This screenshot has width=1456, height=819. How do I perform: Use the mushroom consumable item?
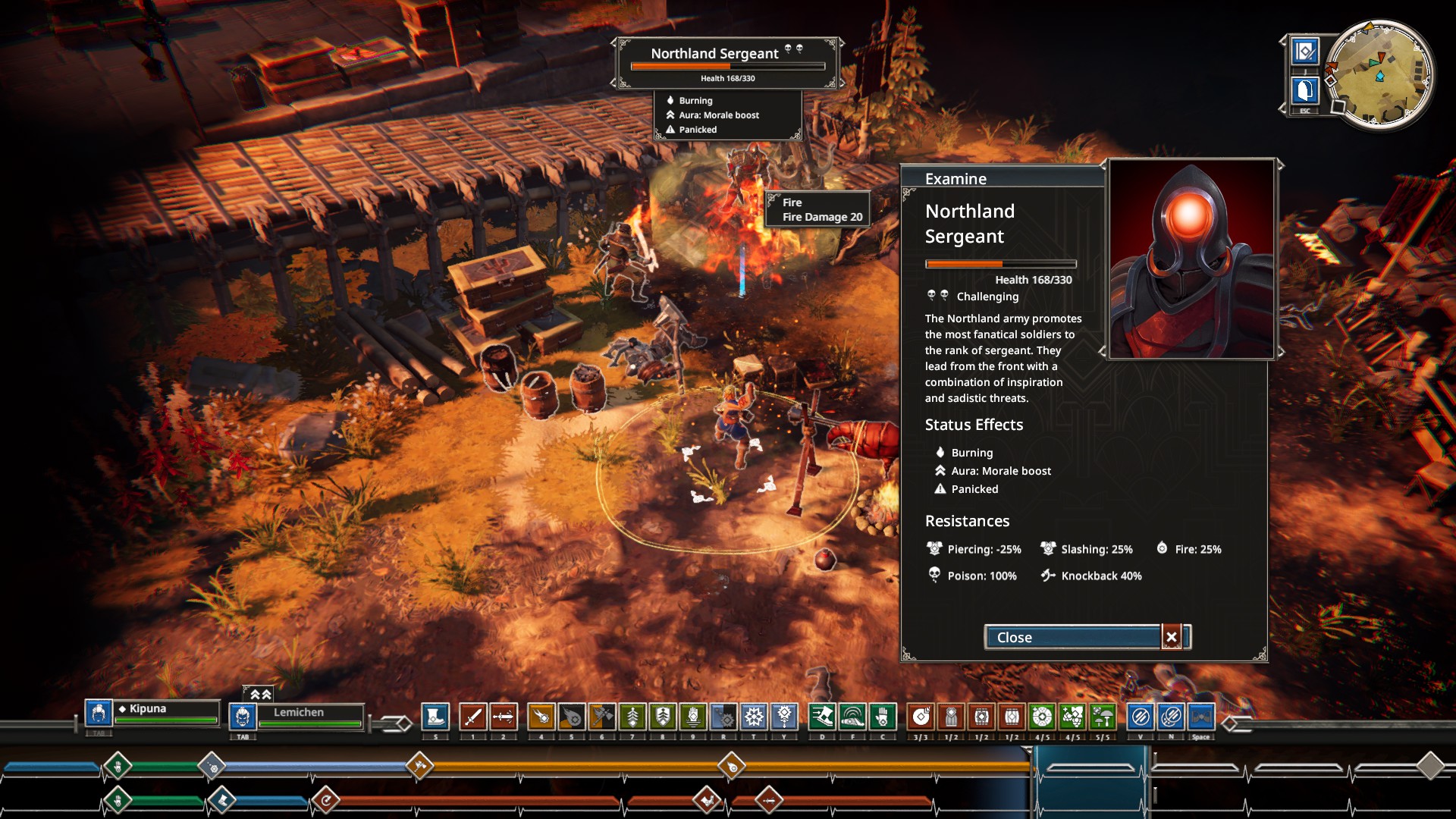click(1103, 716)
